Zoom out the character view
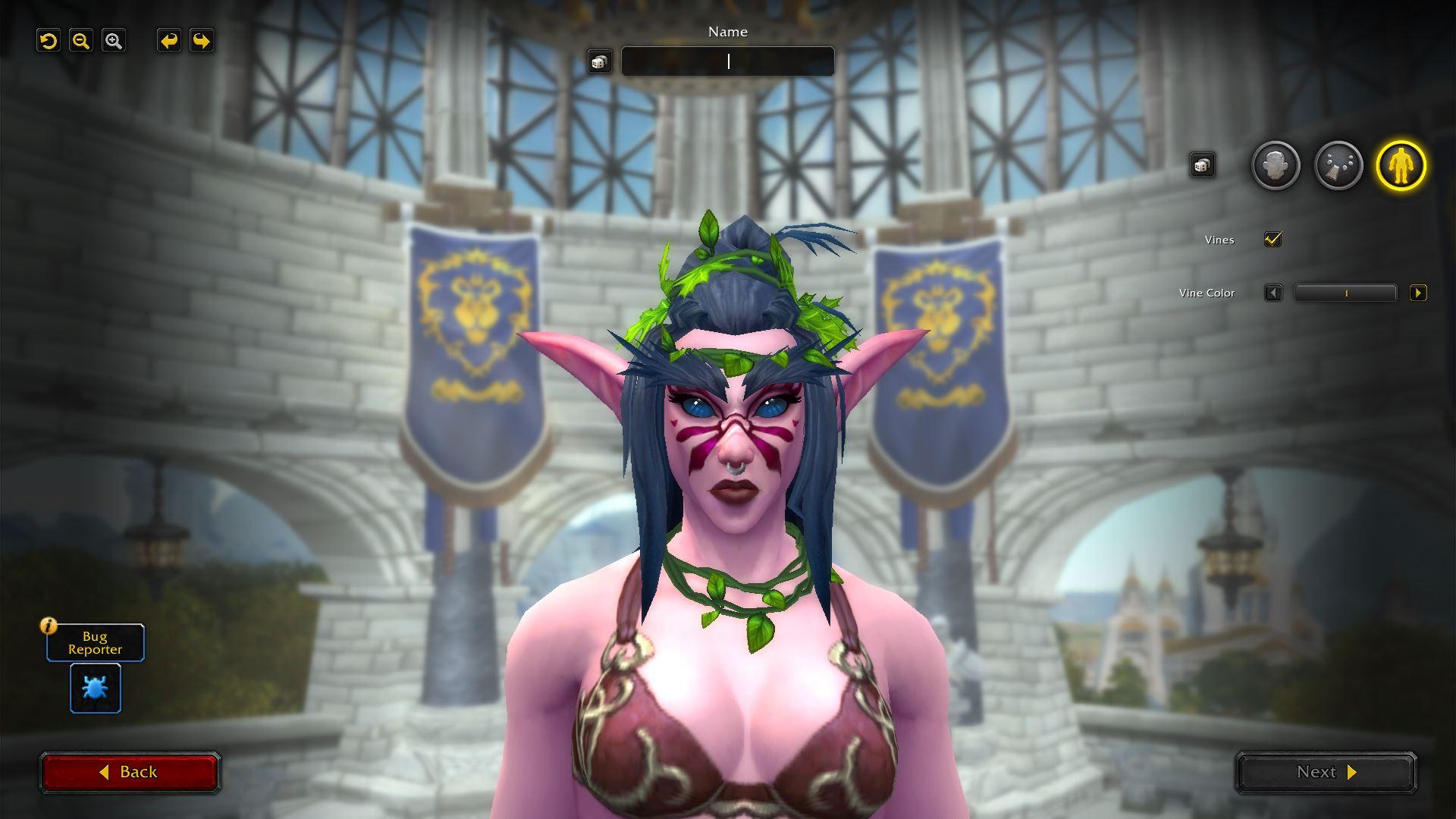Screen dimensions: 1456x819 [x=81, y=41]
